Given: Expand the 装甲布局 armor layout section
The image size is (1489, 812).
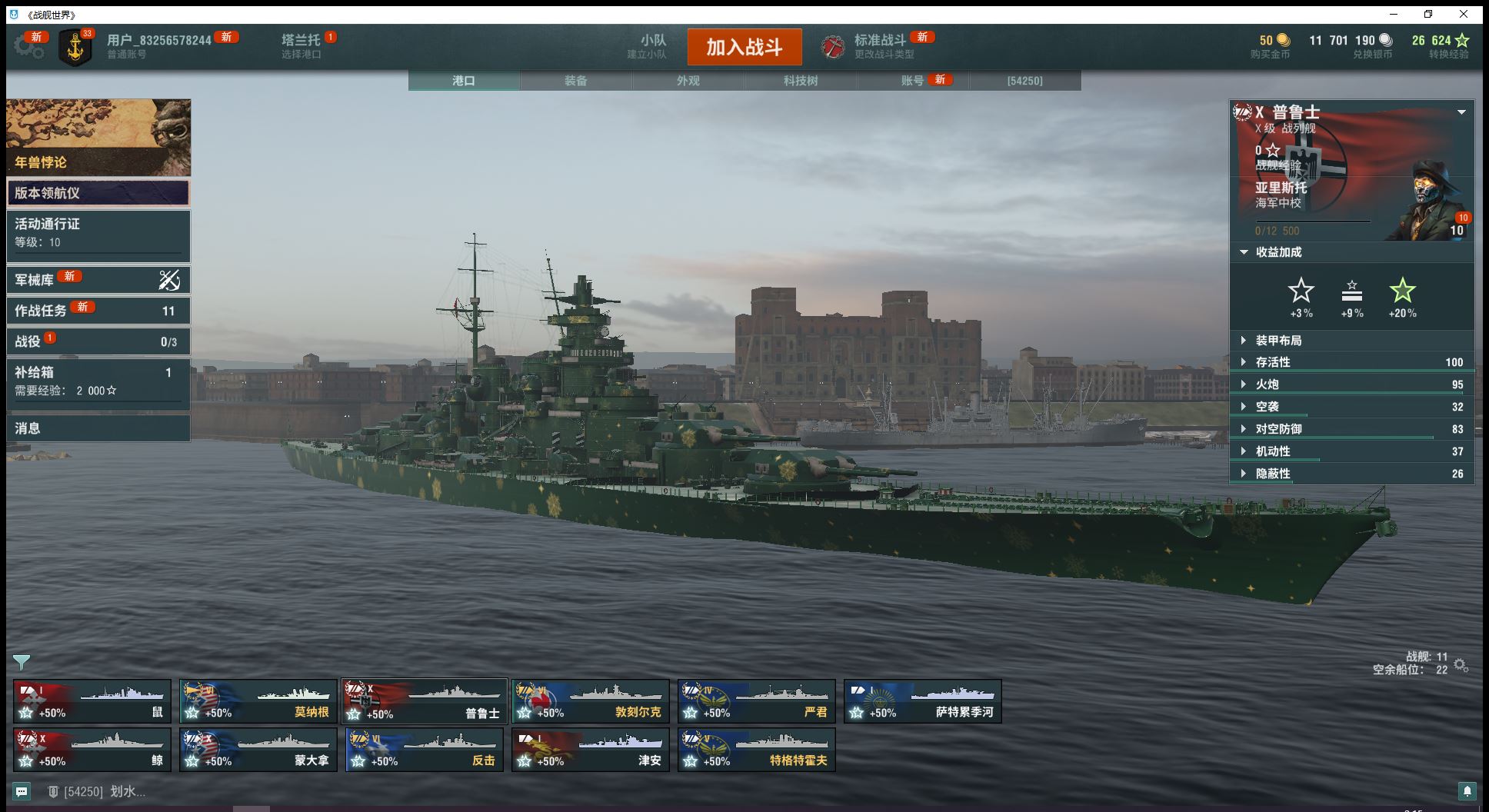Looking at the screenshot, I should coord(1278,341).
